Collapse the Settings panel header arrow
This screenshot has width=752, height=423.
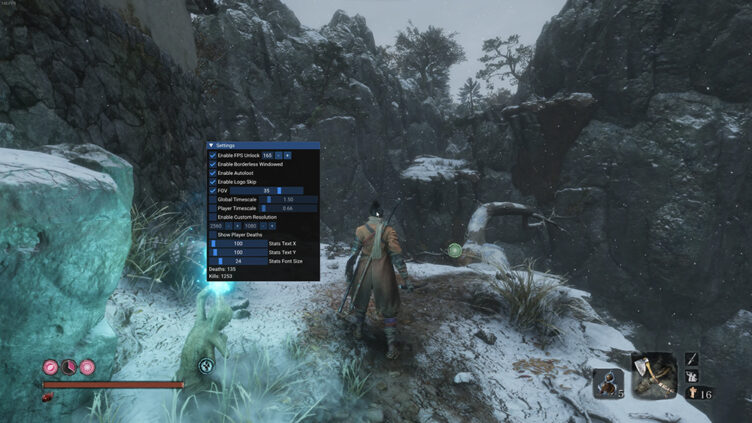(211, 145)
